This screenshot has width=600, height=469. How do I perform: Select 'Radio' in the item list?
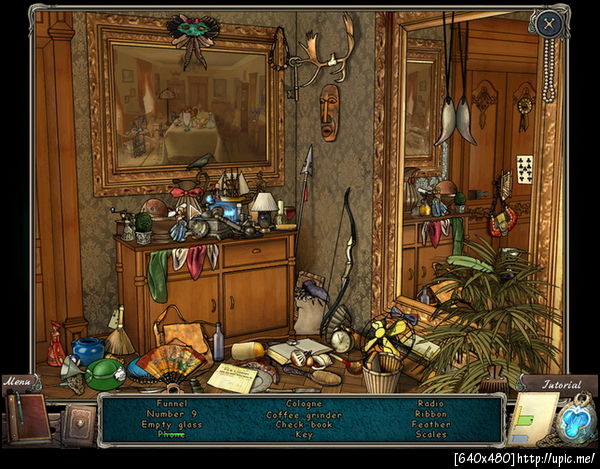431,405
